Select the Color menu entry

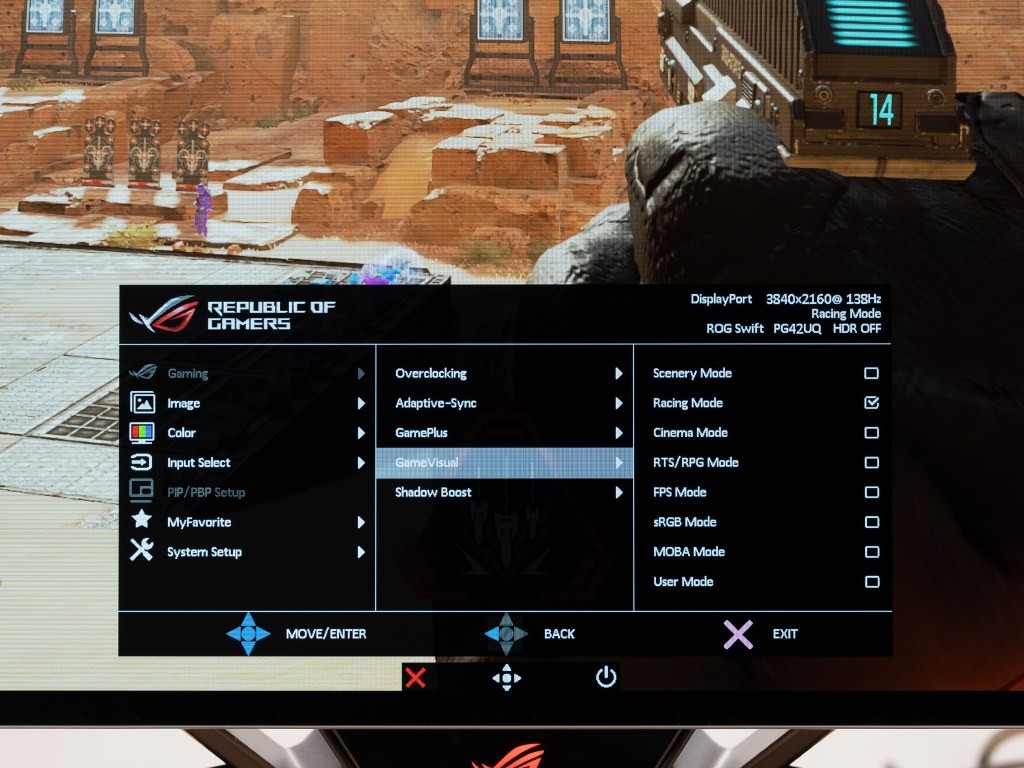tap(181, 433)
